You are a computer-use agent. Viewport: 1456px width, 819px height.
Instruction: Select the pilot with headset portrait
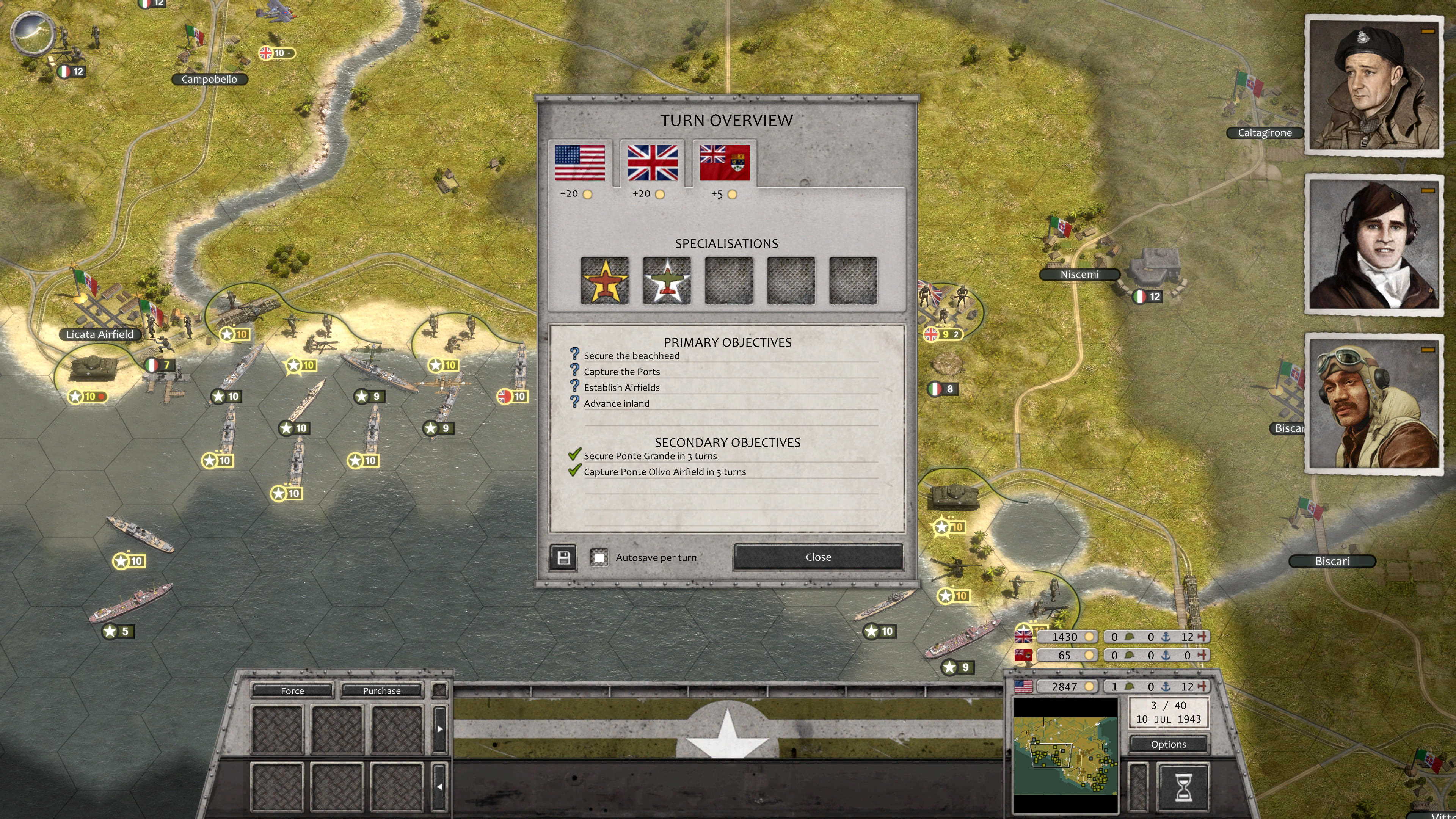tap(1374, 244)
